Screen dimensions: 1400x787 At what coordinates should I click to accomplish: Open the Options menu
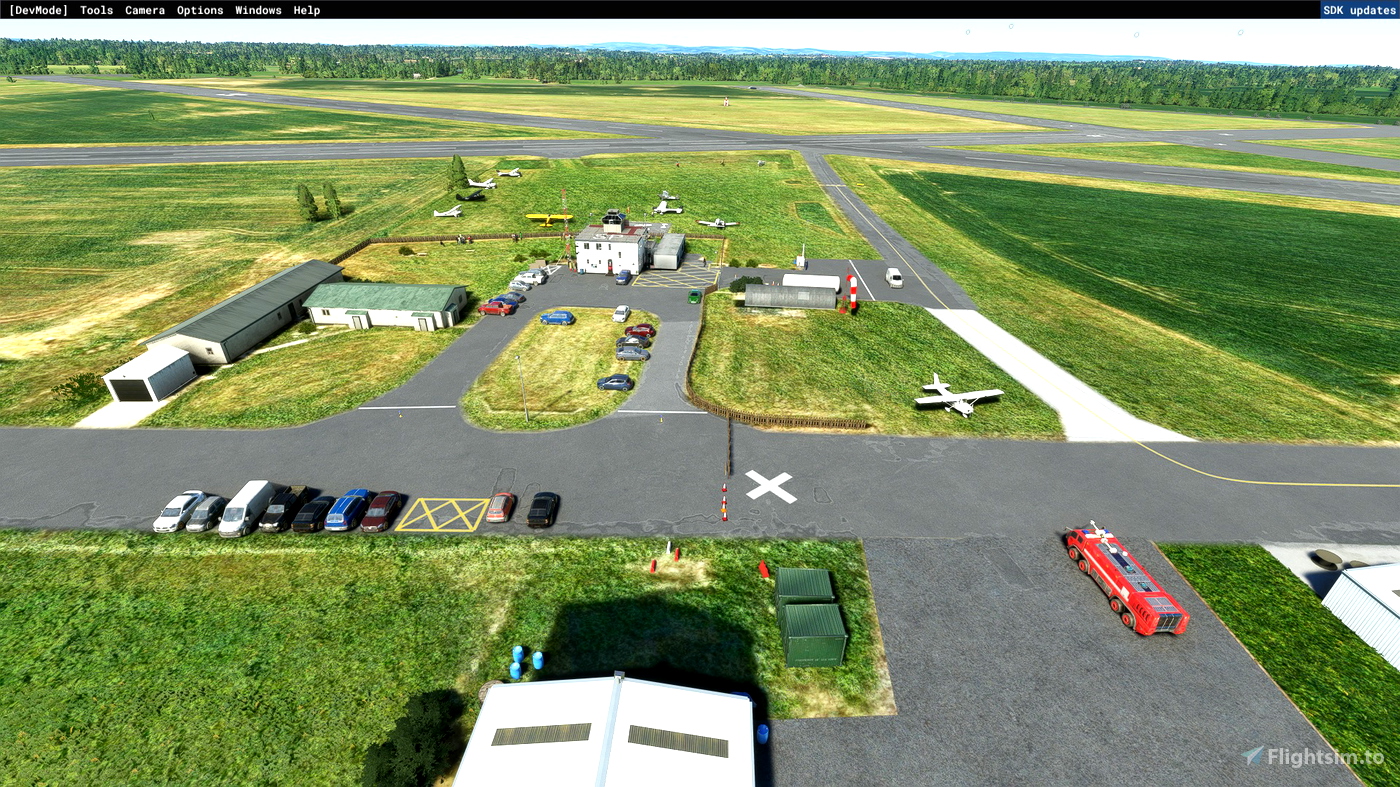click(x=199, y=10)
